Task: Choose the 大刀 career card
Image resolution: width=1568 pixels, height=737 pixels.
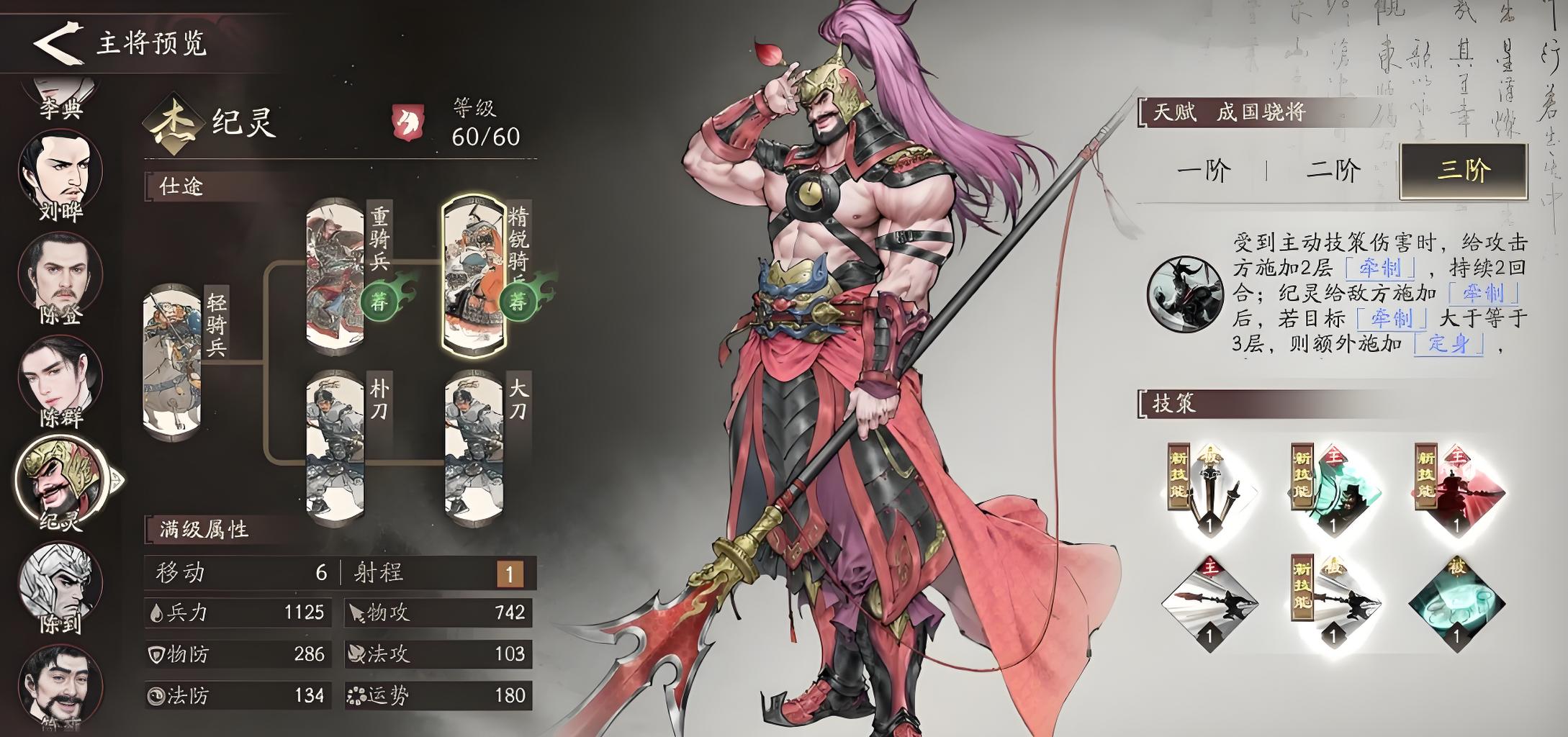Action: [474, 445]
